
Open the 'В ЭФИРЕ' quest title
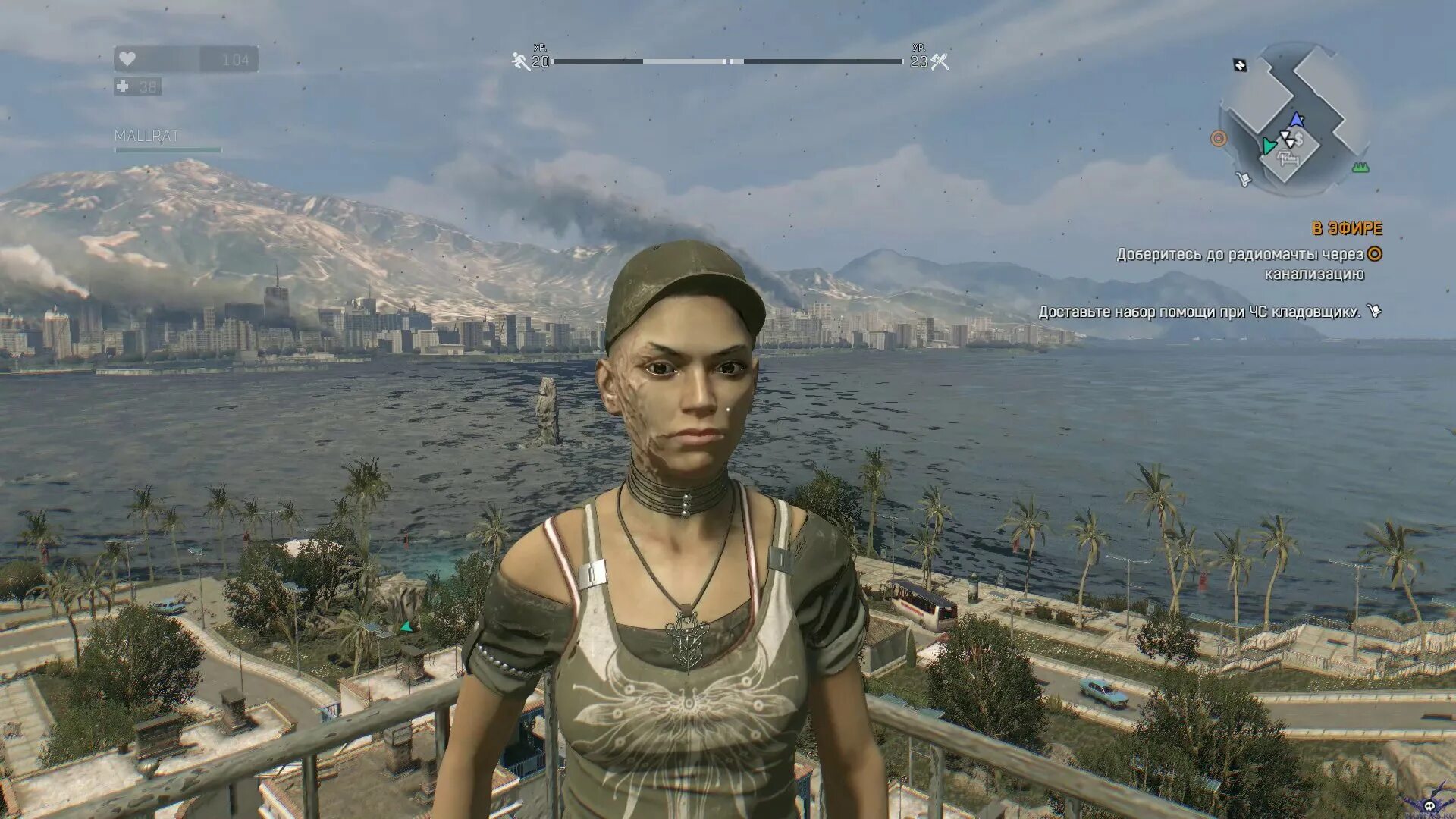click(x=1347, y=228)
